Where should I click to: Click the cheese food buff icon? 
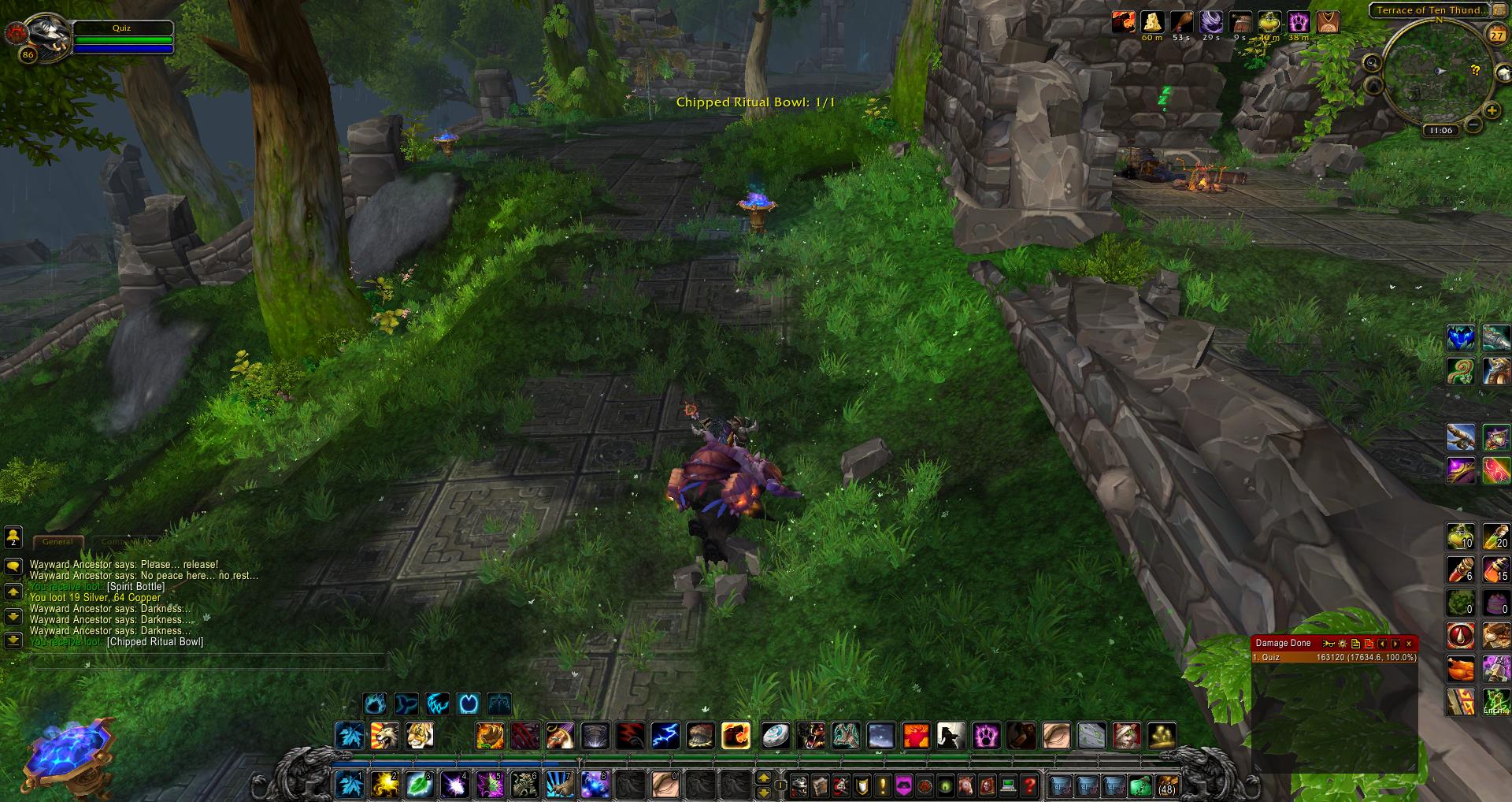(x=1152, y=21)
